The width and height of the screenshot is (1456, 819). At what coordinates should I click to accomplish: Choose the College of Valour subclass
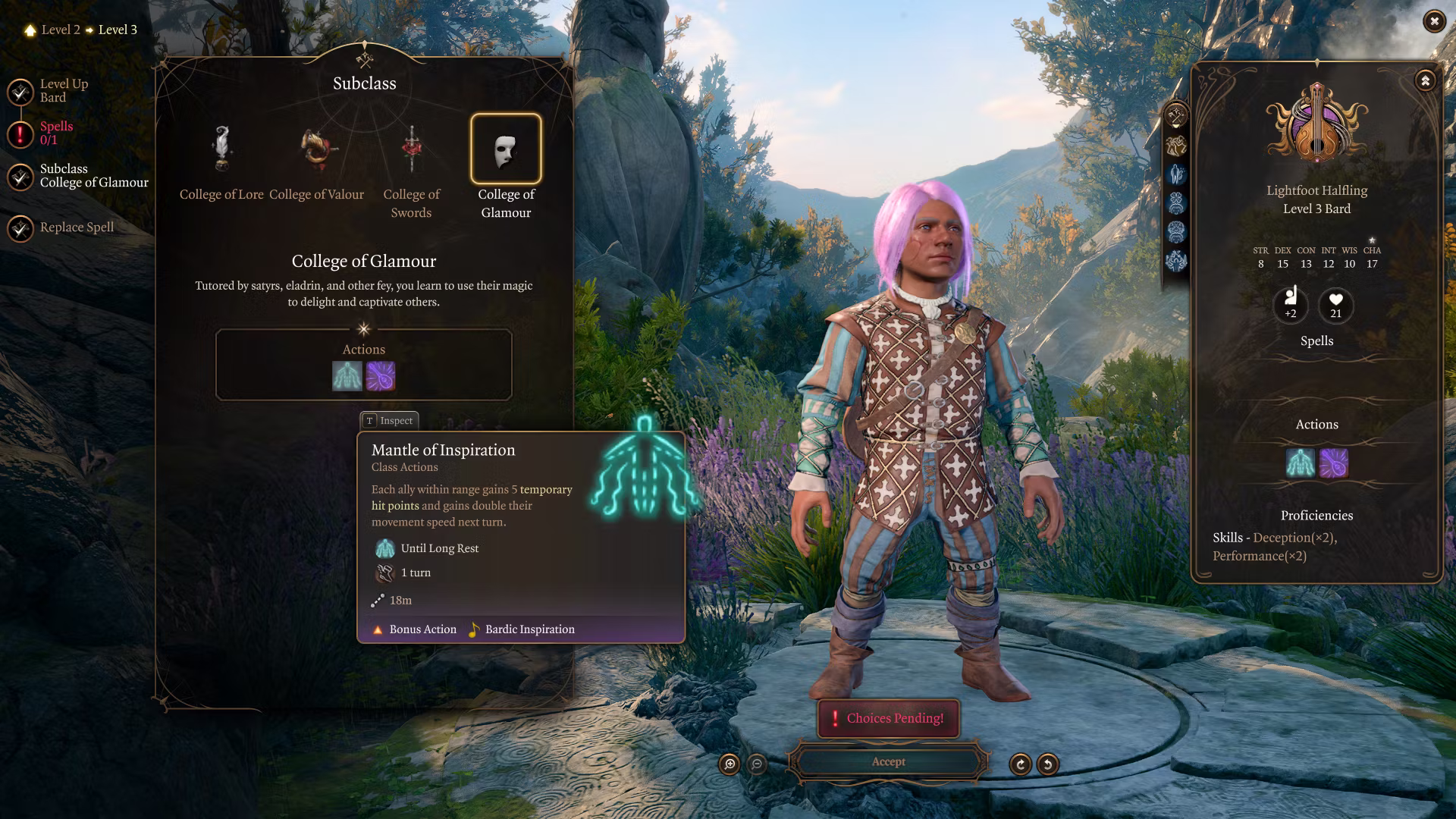(317, 149)
